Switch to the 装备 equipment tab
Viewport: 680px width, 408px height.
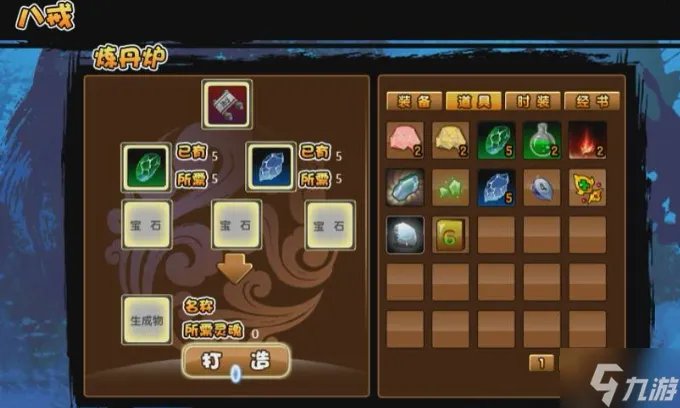[x=411, y=101]
